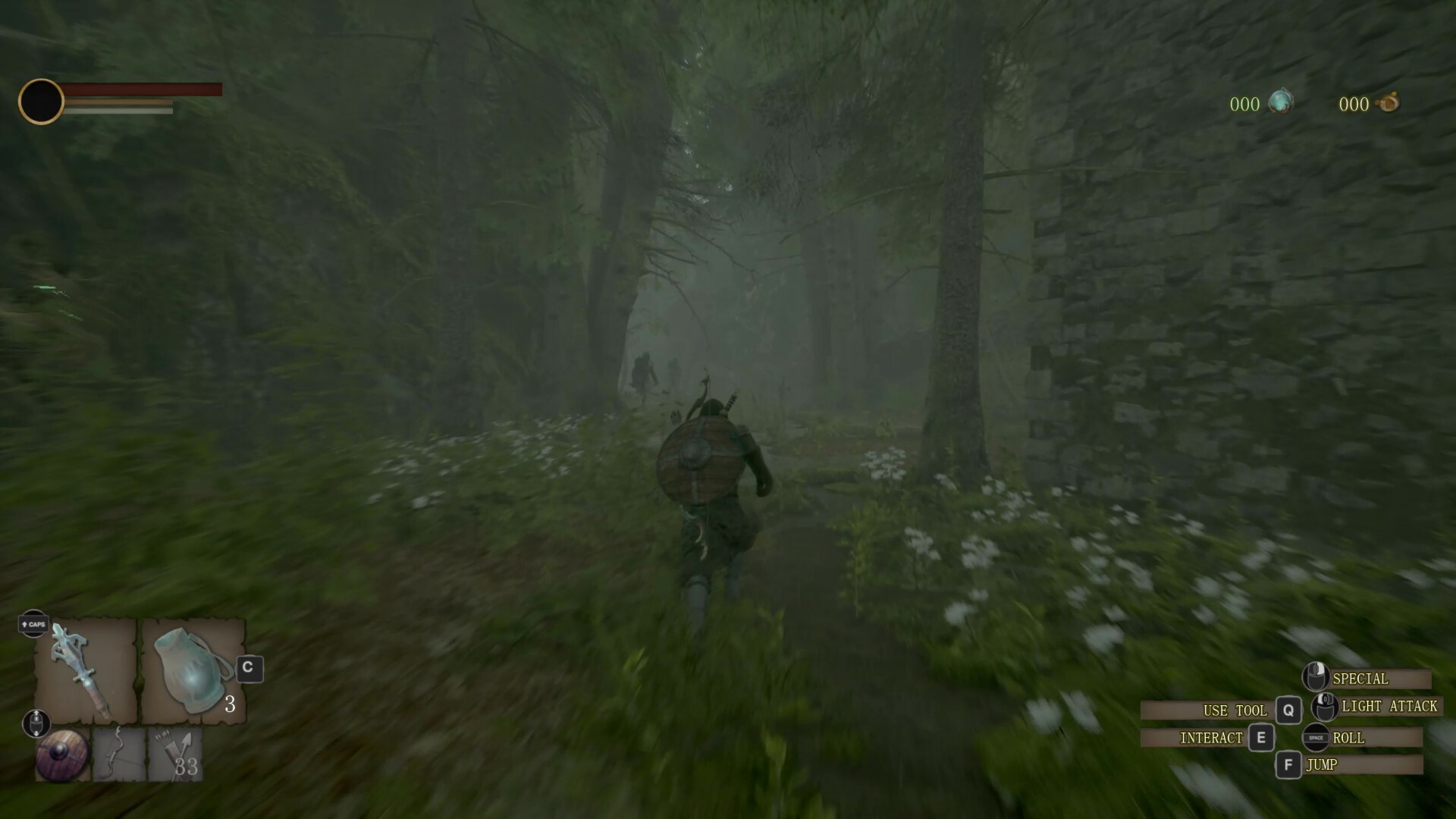The width and height of the screenshot is (1456, 819).
Task: Click the mouse scroll wheel indicator icon
Action: (36, 723)
